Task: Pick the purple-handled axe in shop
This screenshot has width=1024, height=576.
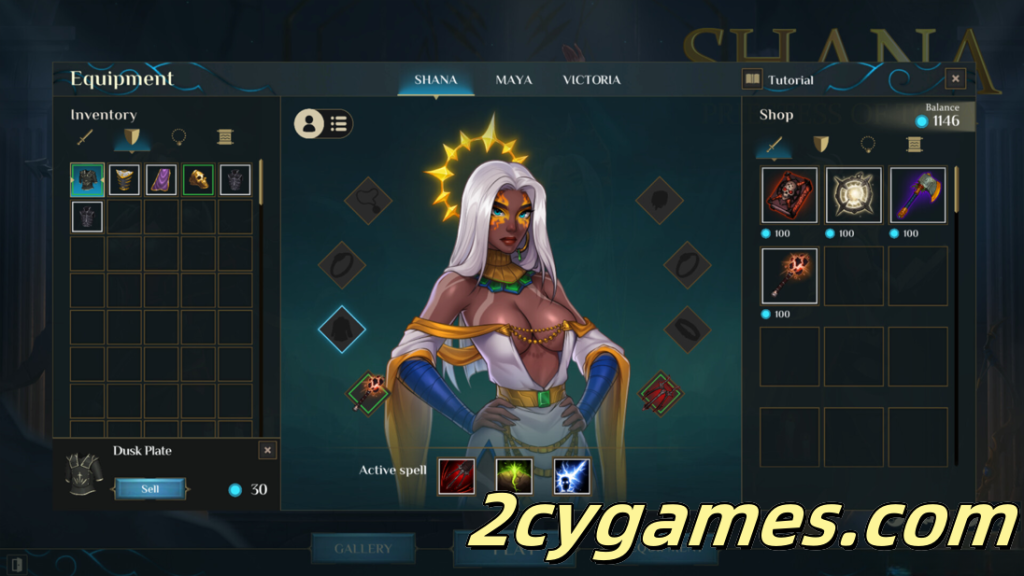Action: coord(917,195)
